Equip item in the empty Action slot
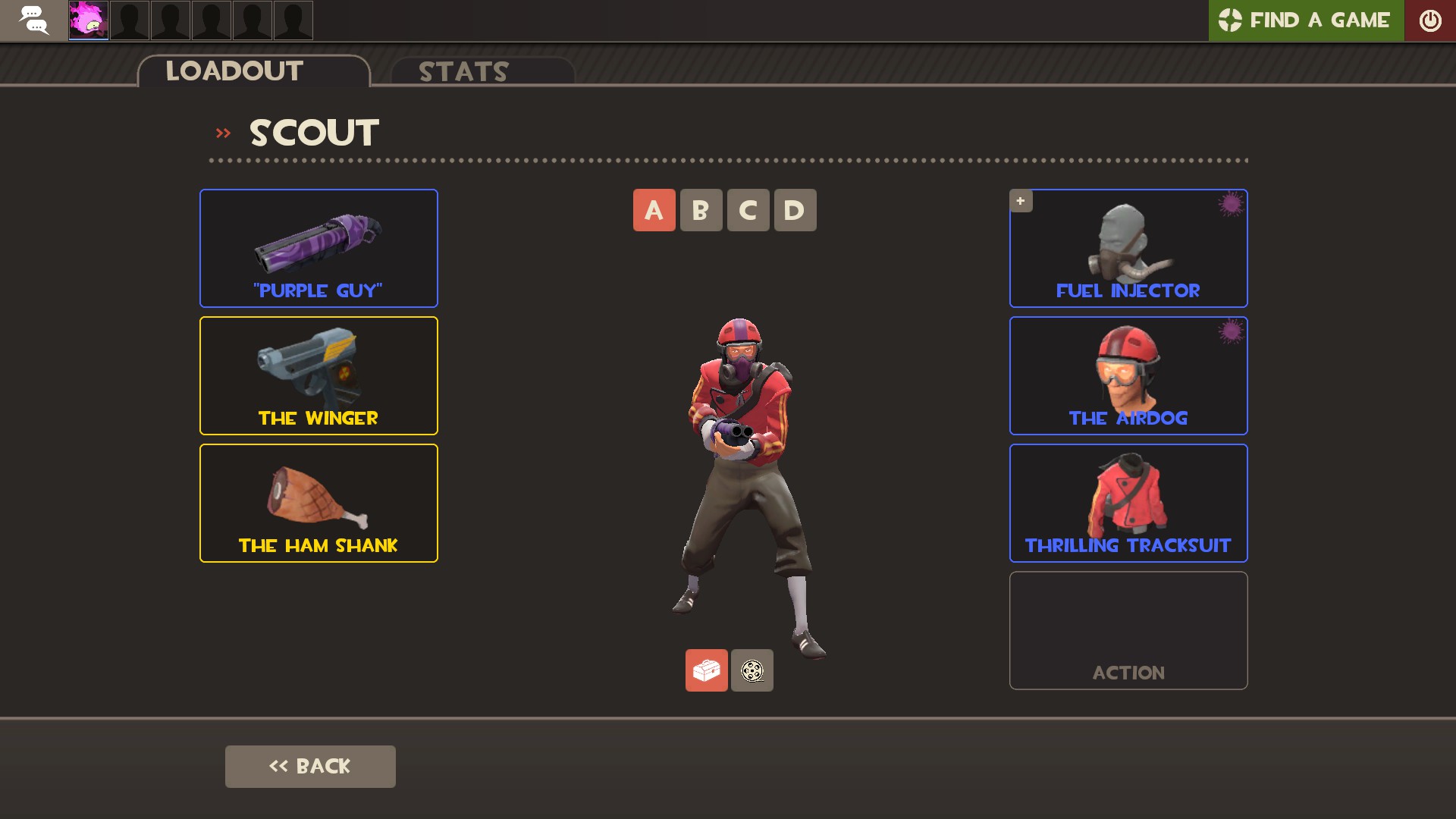The height and width of the screenshot is (819, 1456). 1128,630
